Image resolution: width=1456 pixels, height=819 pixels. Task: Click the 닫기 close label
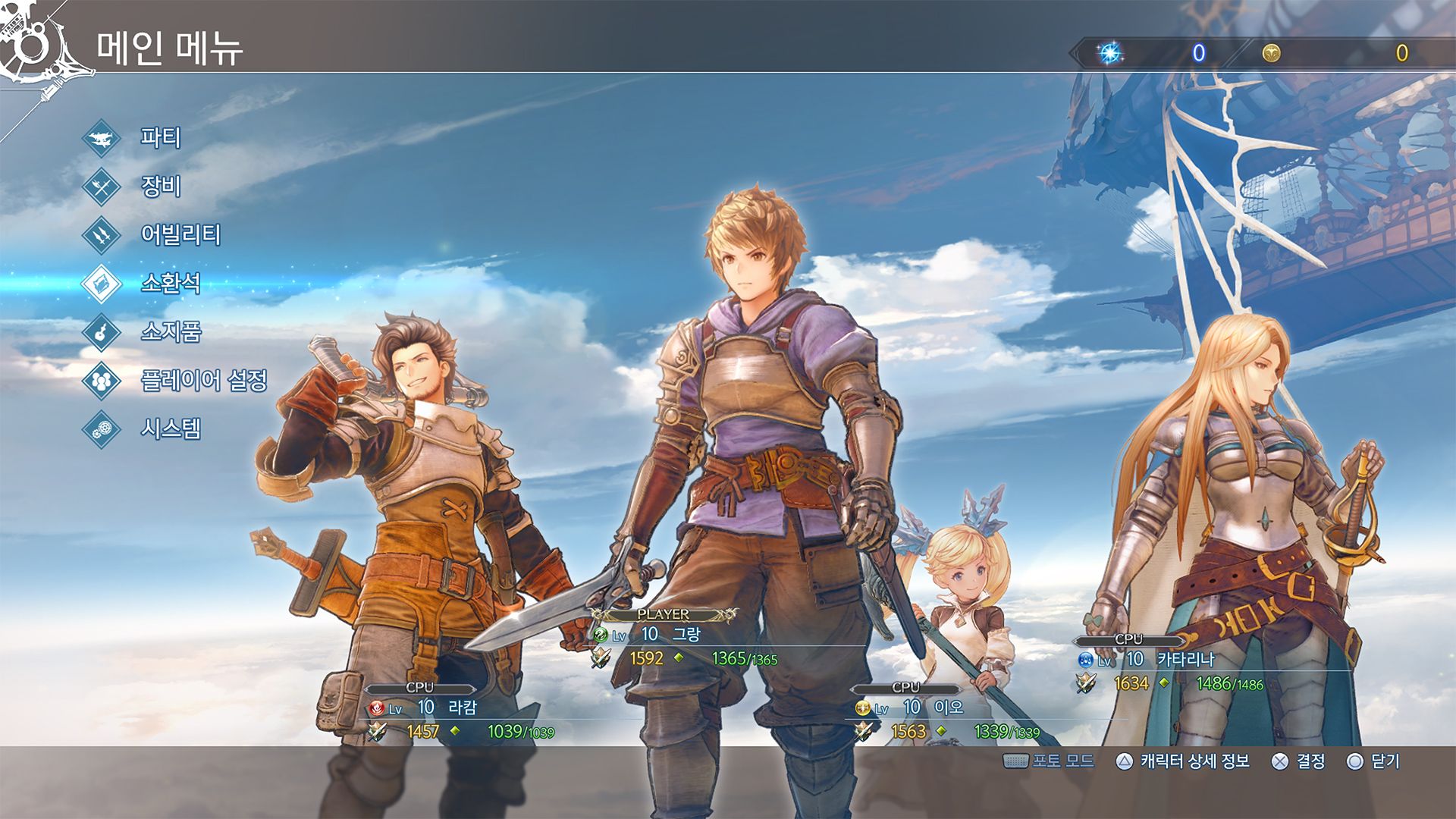point(1385,761)
